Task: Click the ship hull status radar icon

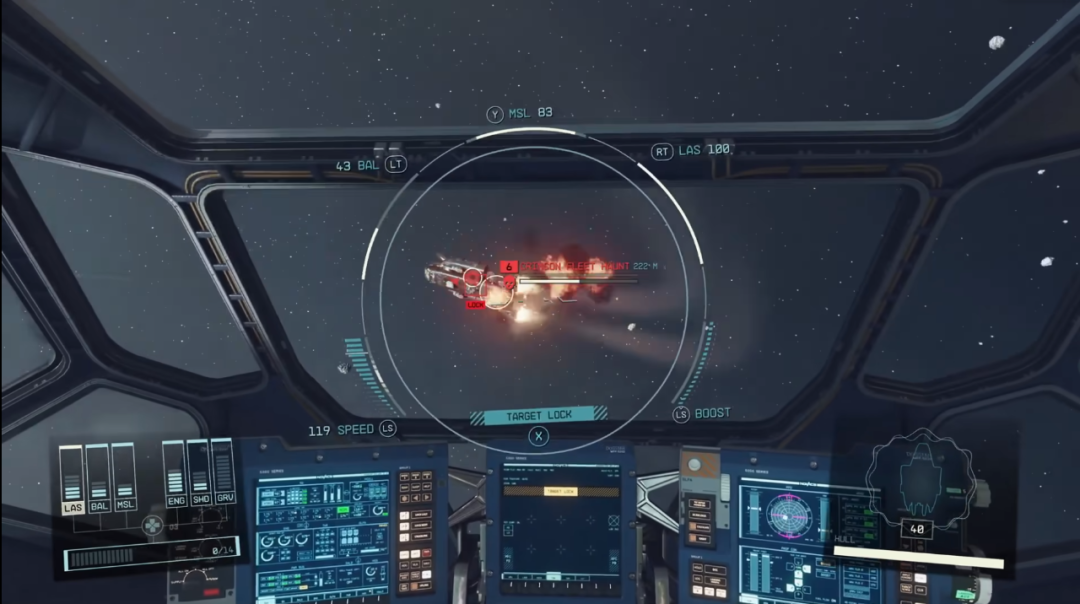Action: (917, 479)
